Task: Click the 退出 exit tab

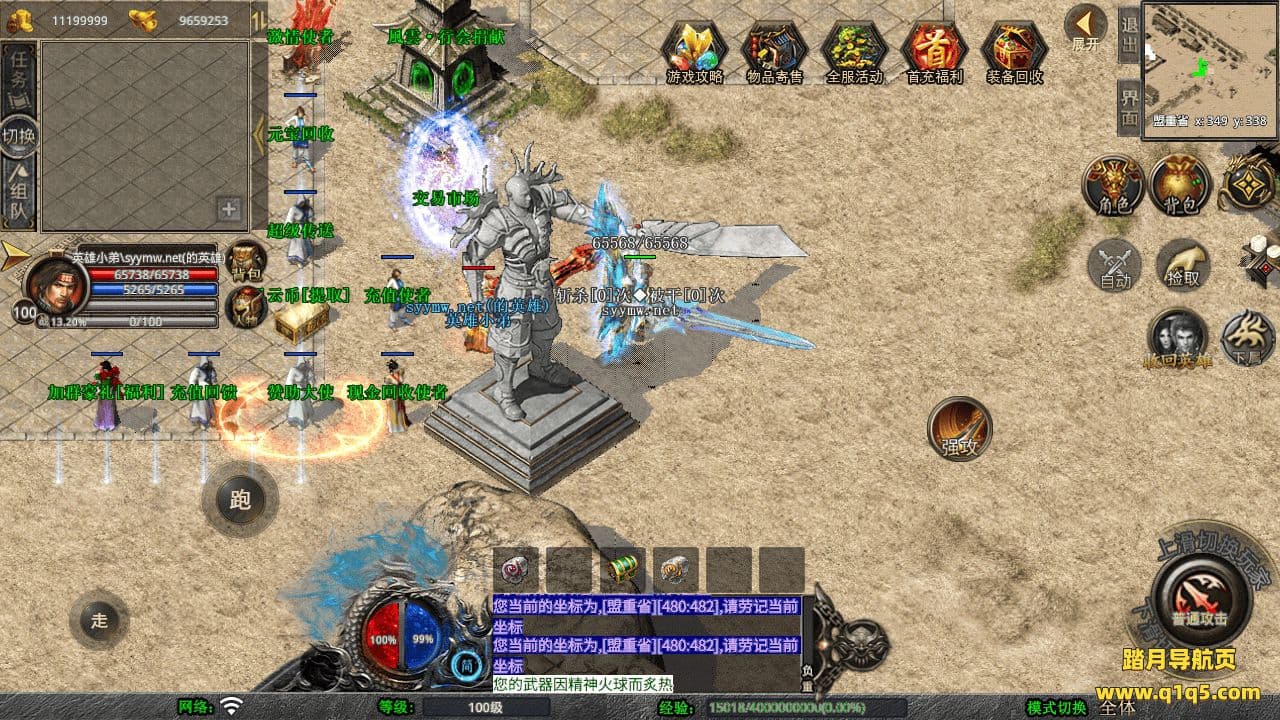Action: click(1129, 35)
